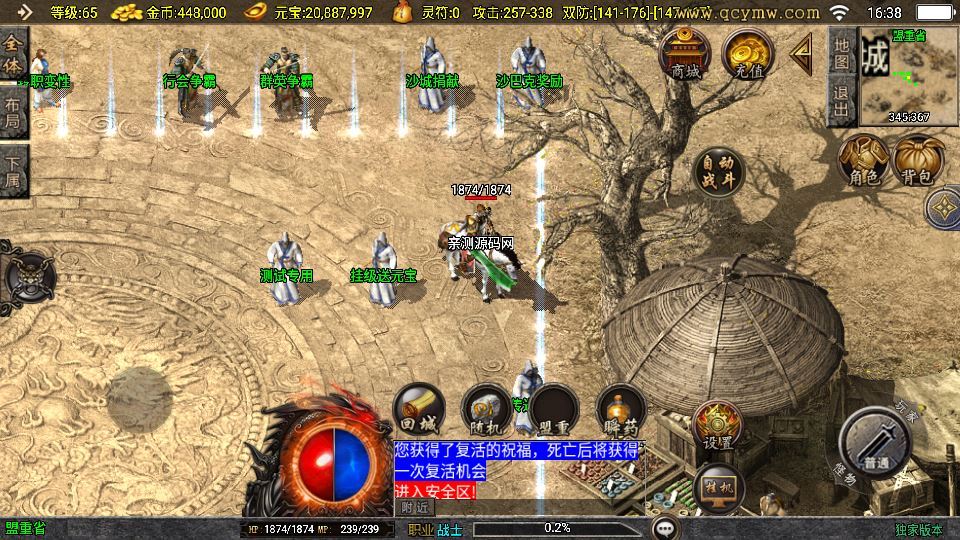Image resolution: width=960 pixels, height=540 pixels.
Task: Open the 设置 settings
Action: point(716,426)
